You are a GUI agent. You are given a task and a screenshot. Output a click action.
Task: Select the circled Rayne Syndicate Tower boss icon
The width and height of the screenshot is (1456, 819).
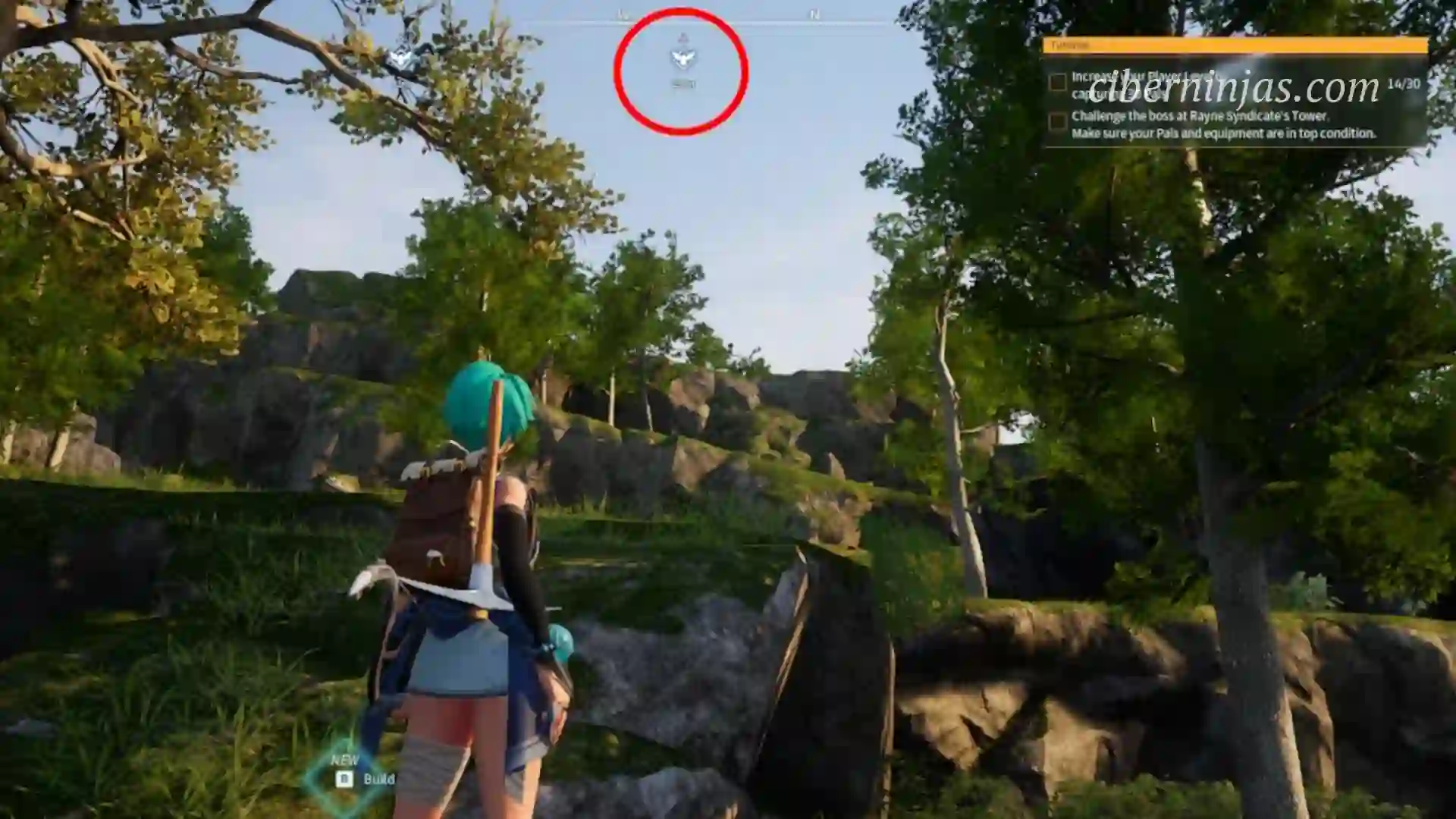tap(685, 58)
